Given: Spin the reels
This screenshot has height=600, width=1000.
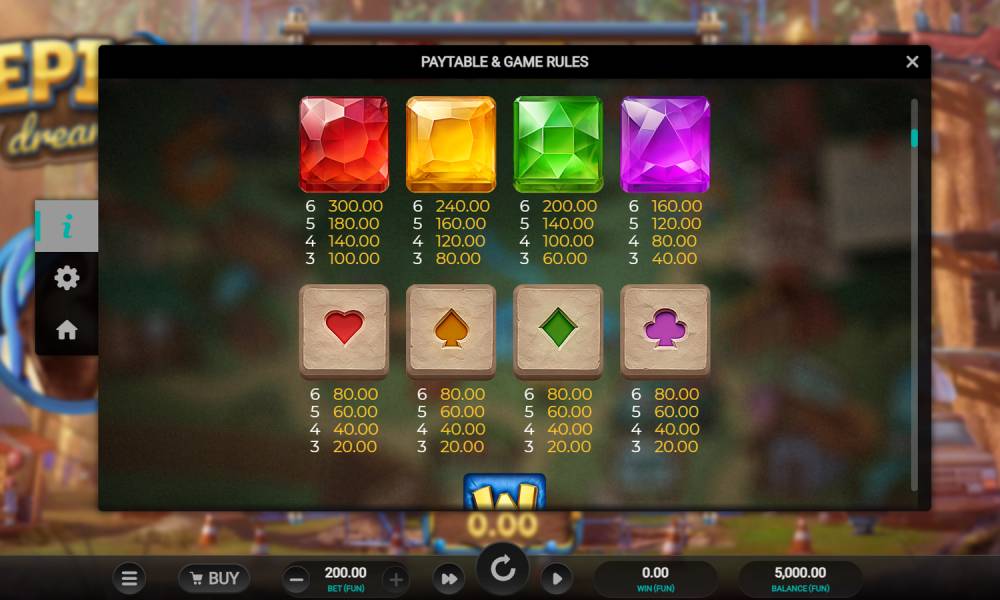Looking at the screenshot, I should (x=502, y=571).
